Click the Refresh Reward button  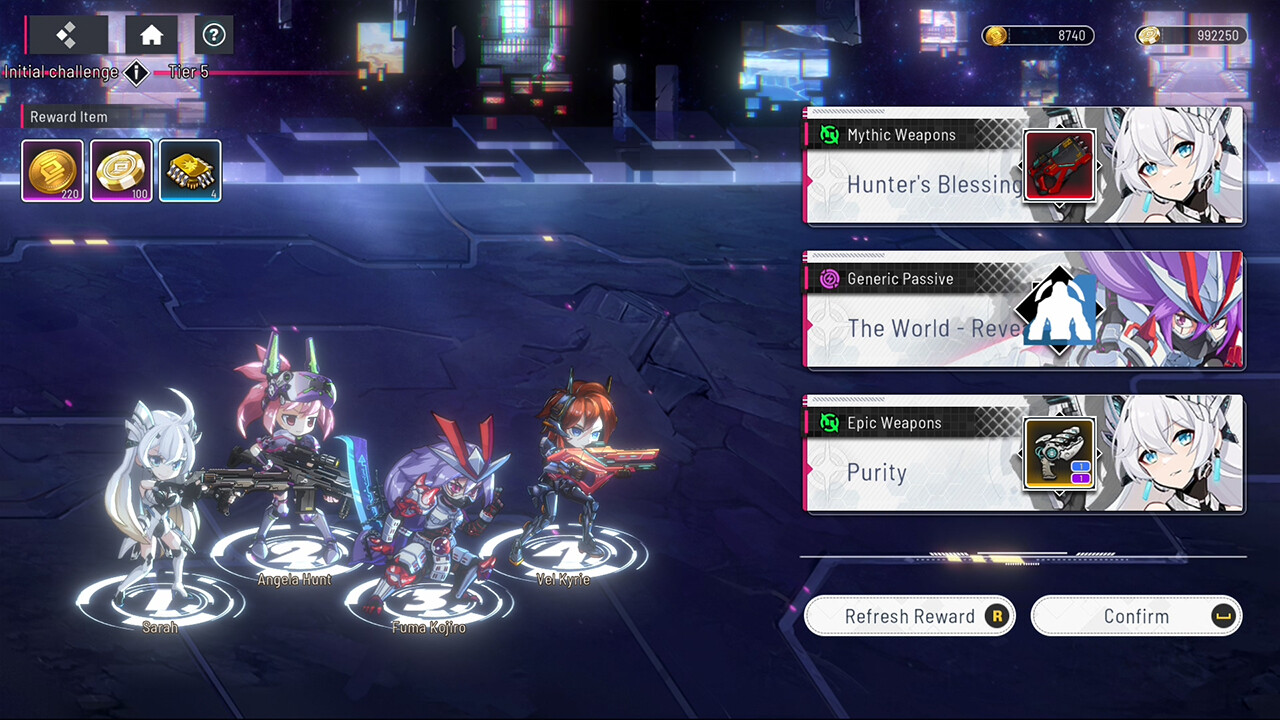click(908, 616)
